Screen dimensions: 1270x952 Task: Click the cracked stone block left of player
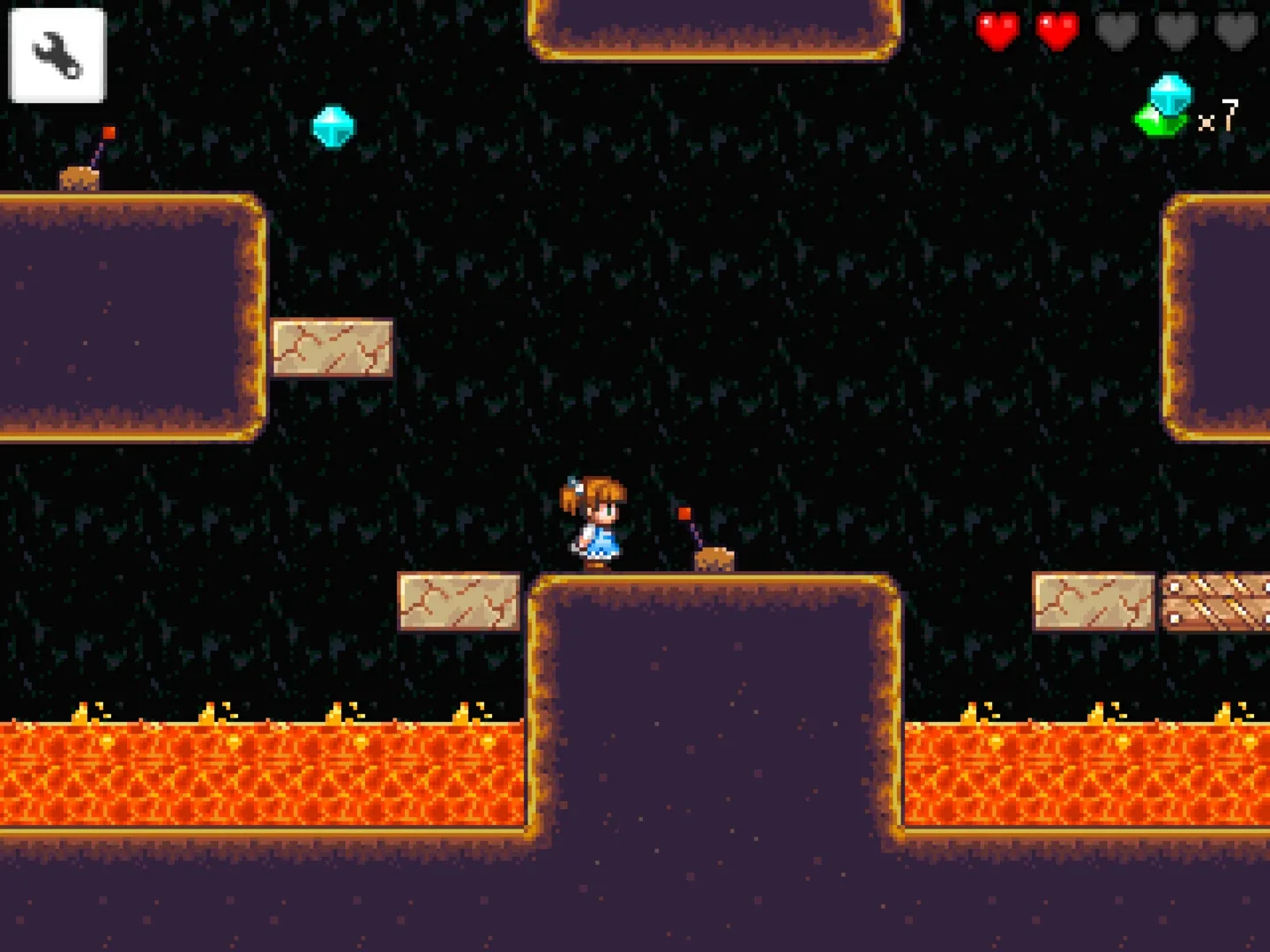(460, 604)
